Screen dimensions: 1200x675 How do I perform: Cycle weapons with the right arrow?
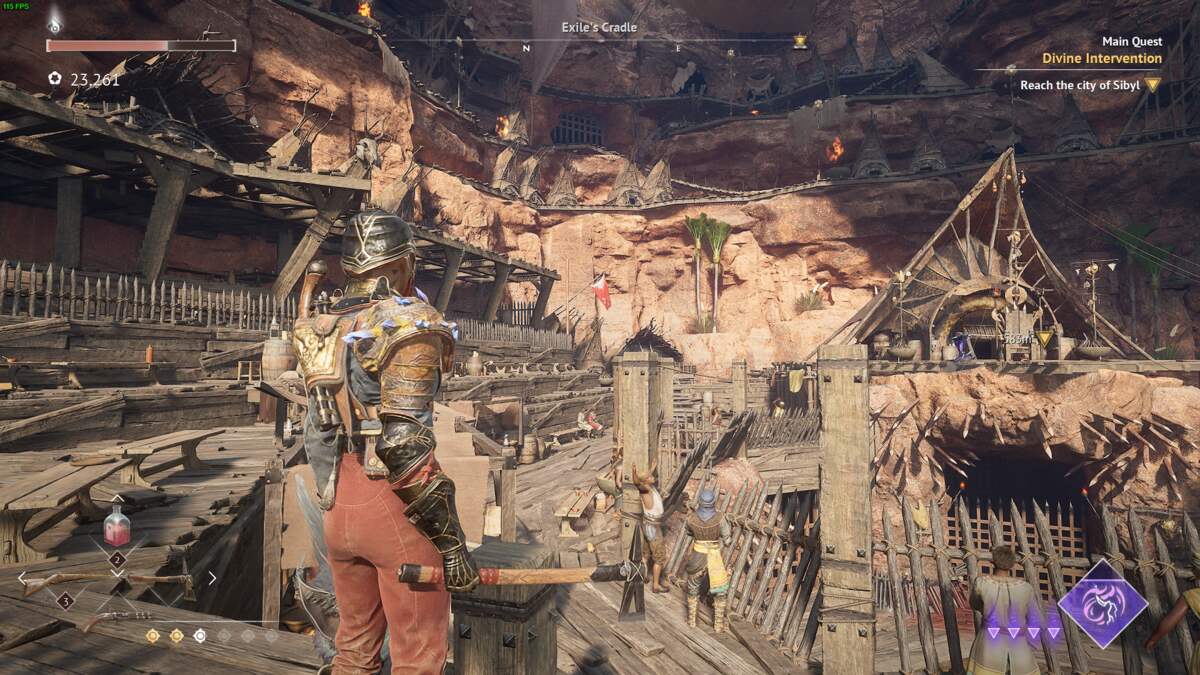212,578
